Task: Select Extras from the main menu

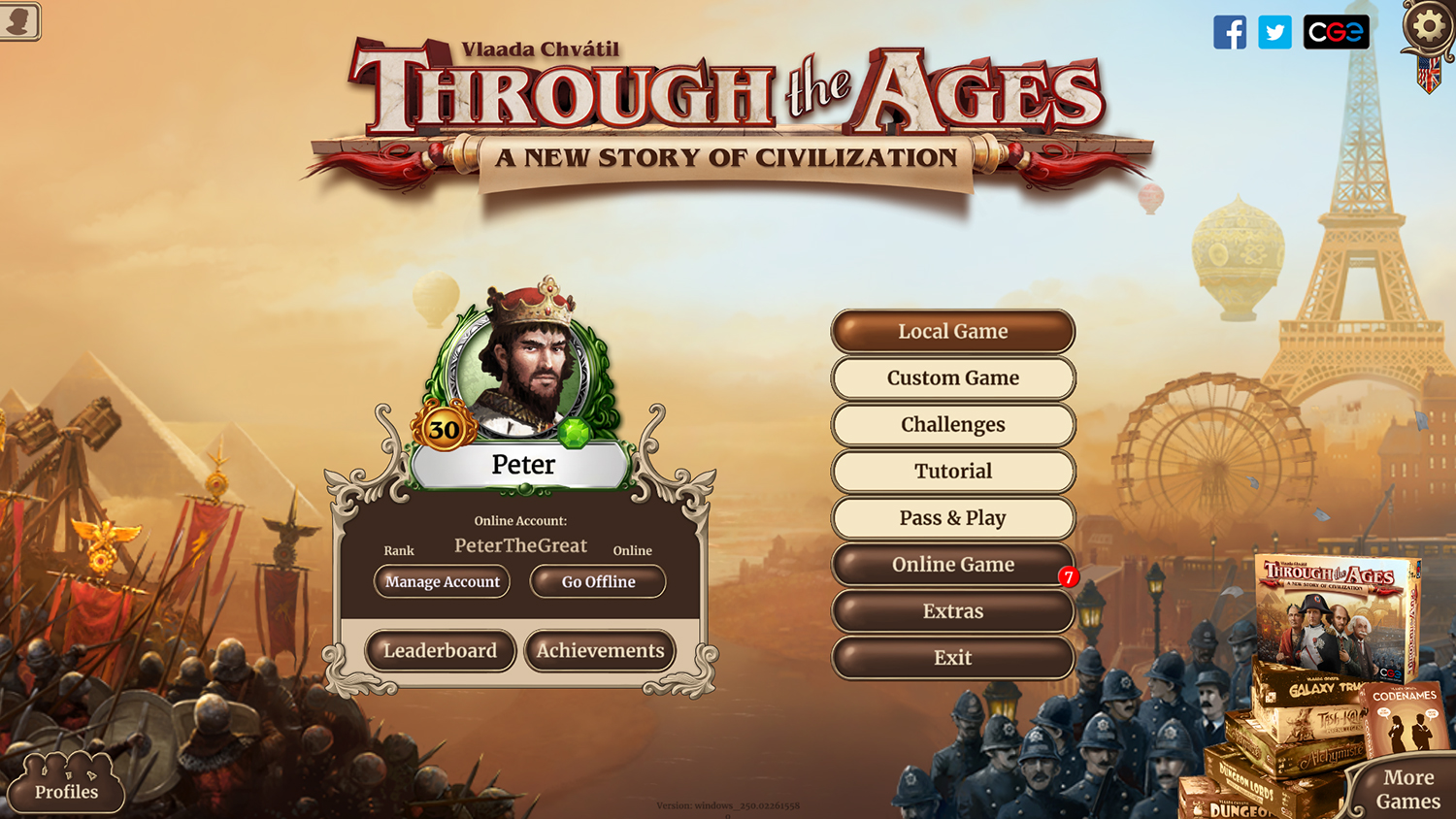Action: 952,611
